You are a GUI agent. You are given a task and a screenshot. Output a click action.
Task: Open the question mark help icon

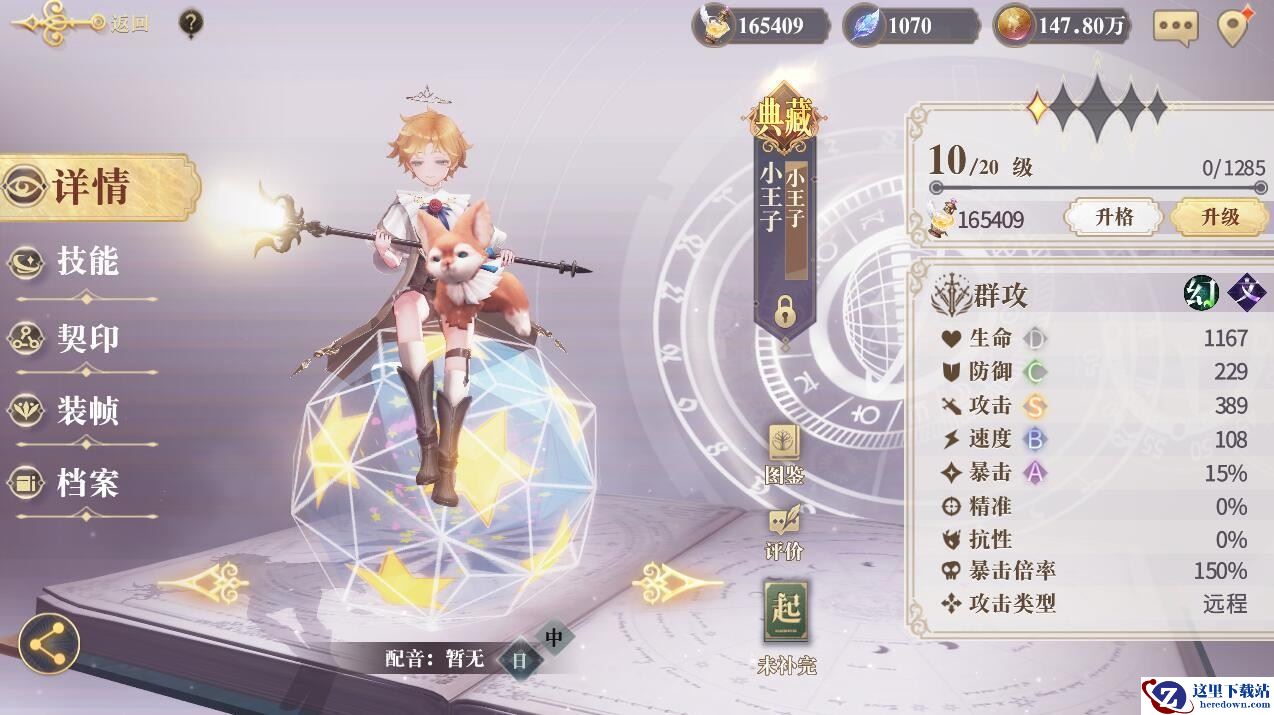coord(191,23)
